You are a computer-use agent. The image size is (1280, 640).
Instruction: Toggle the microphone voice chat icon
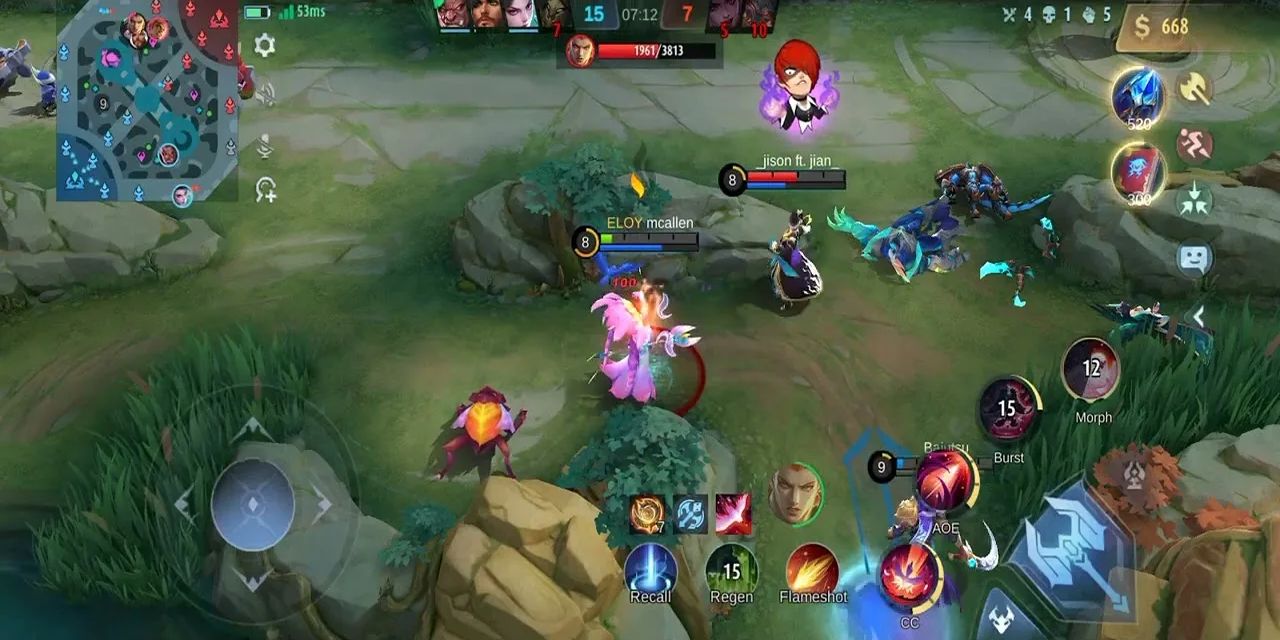pos(265,147)
